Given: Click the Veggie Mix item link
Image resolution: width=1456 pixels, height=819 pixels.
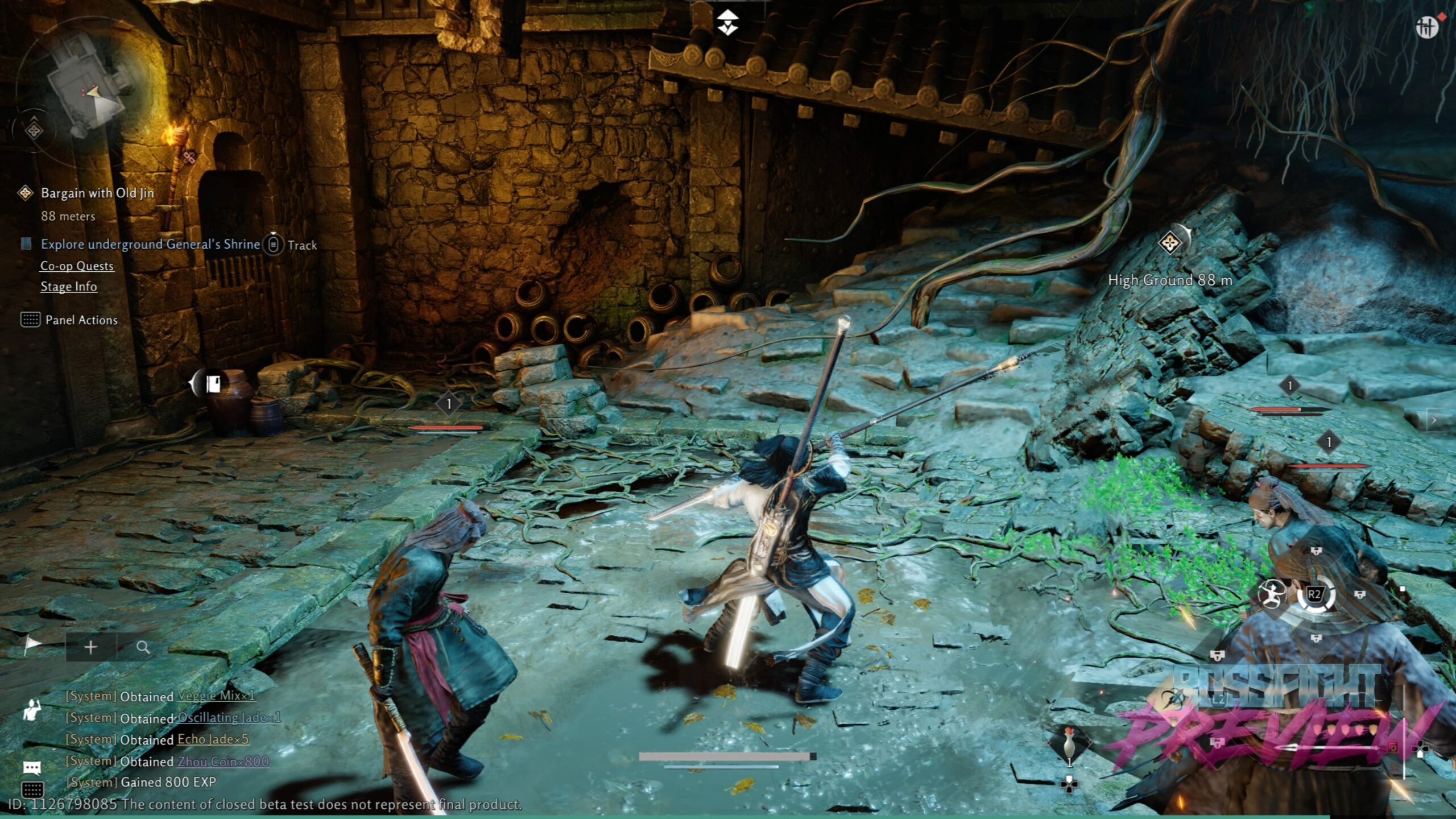Looking at the screenshot, I should click(216, 696).
